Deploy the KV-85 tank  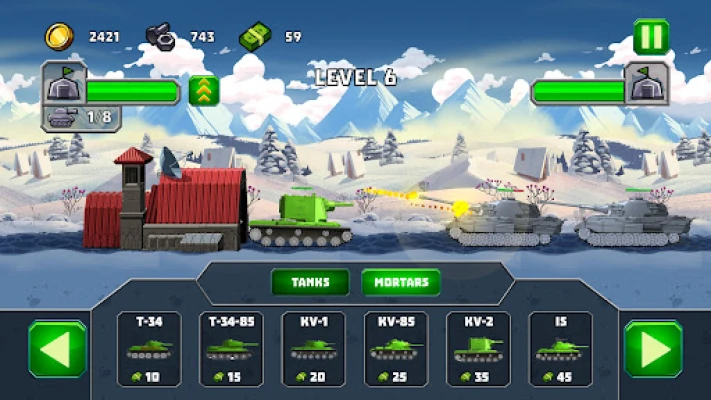coord(396,349)
